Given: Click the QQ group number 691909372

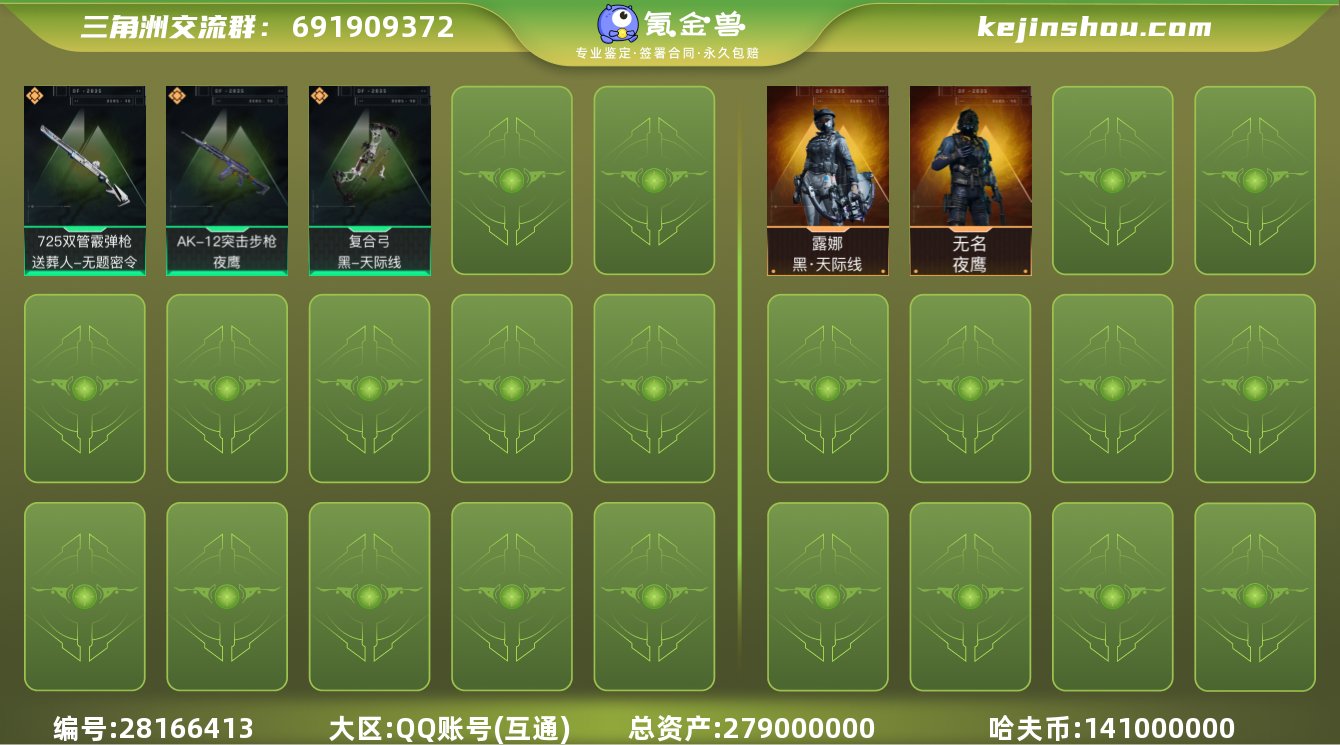Looking at the screenshot, I should (375, 27).
